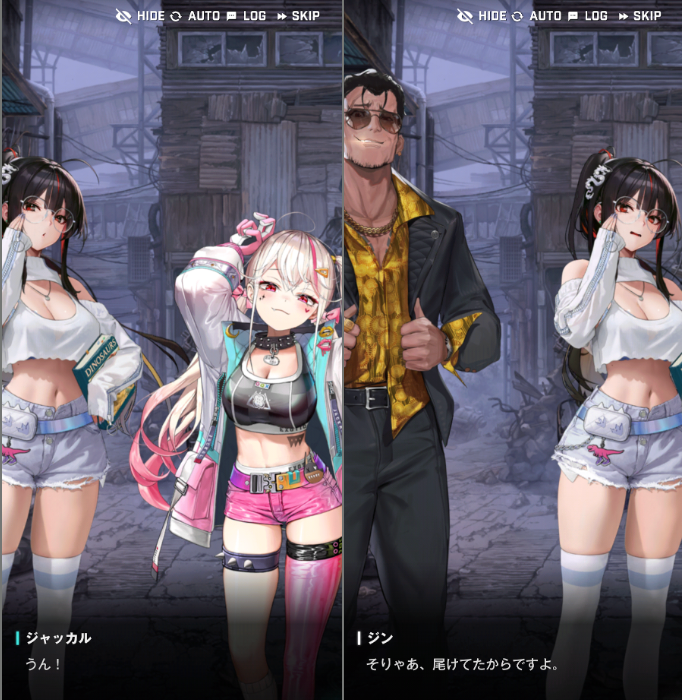Enable AUTO playback in Jackal's scene

click(194, 16)
